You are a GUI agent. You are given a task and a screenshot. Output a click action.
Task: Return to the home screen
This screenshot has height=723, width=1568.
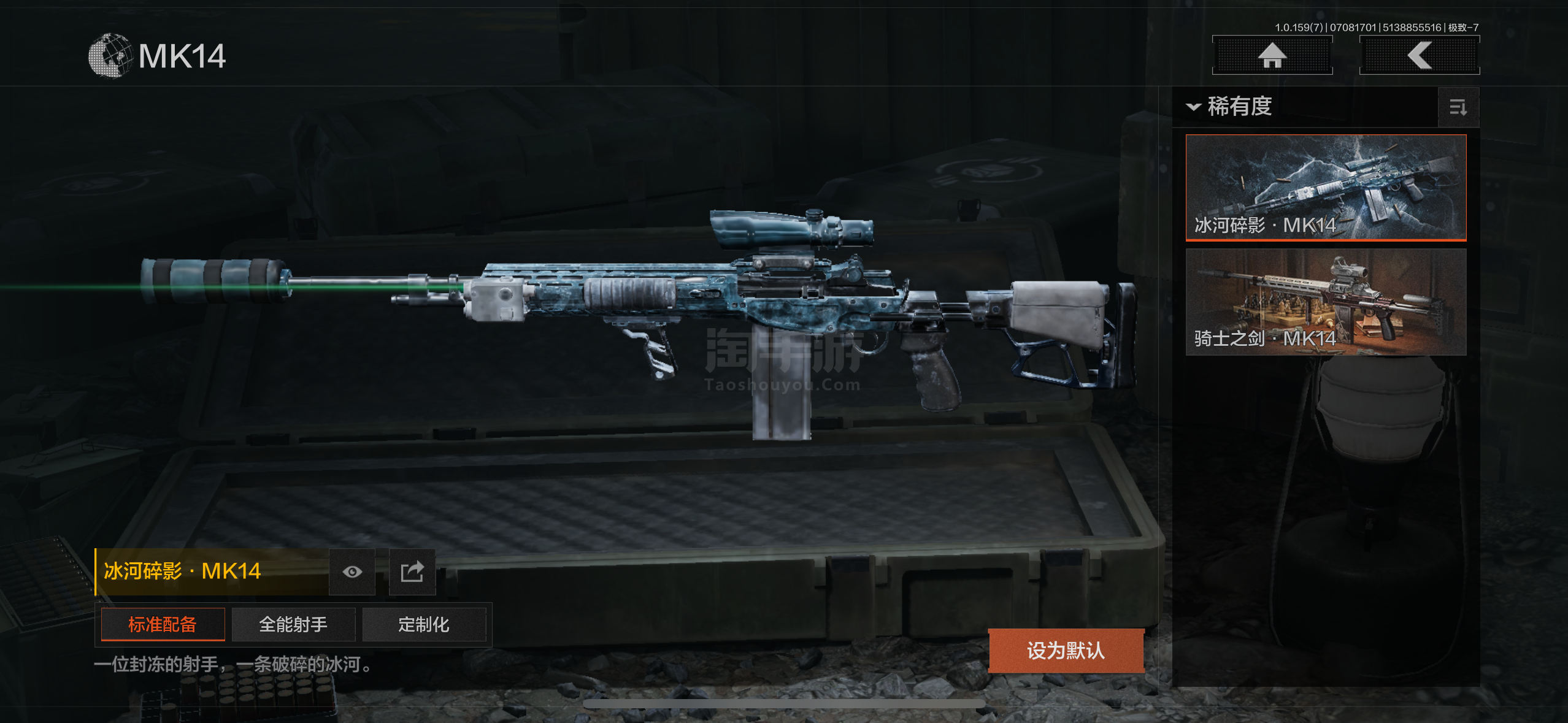[1272, 56]
